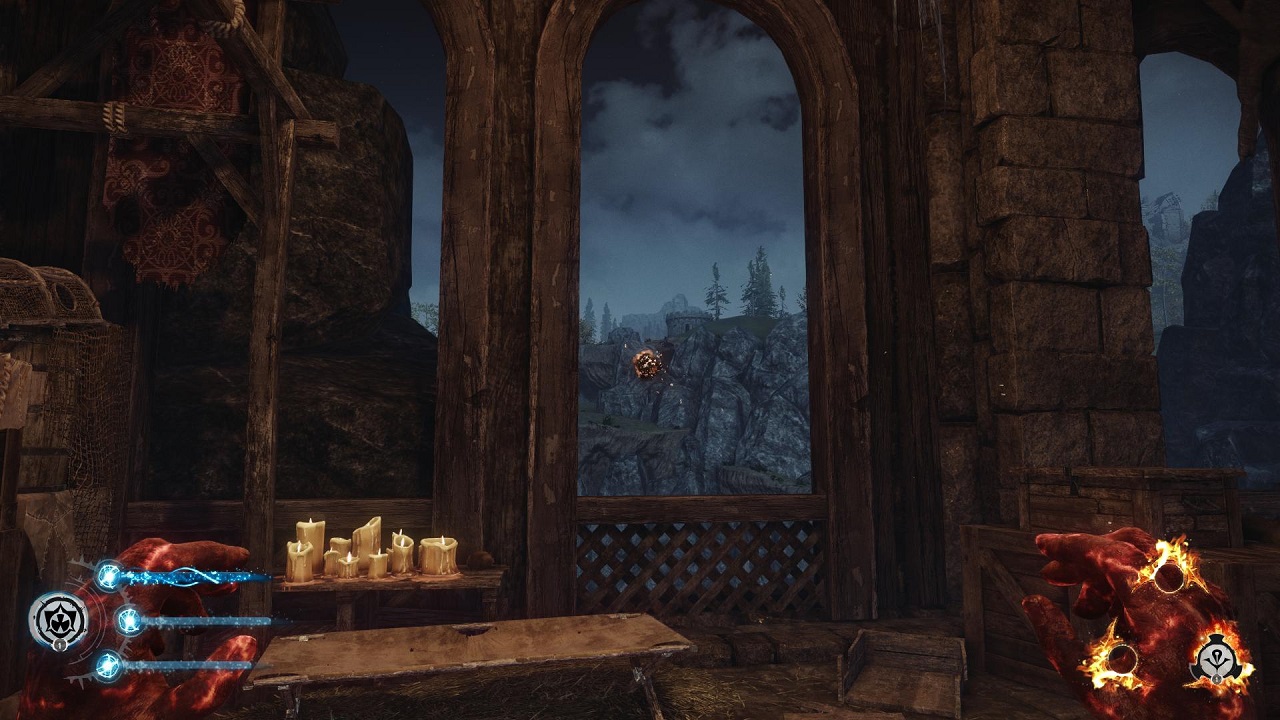Activate the flaming three-lobed sigil spell icon

(x=1218, y=656)
